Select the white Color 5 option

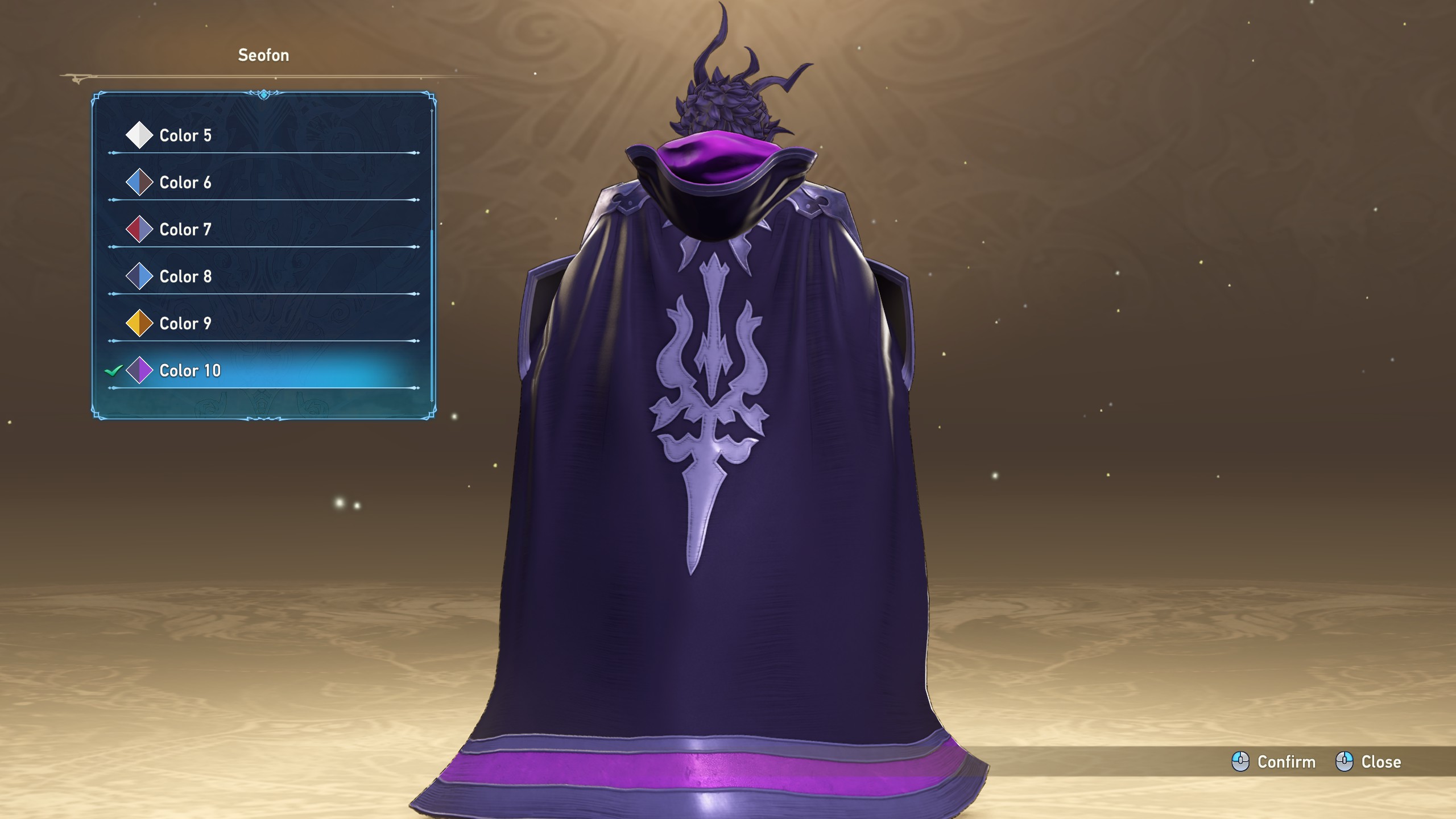coord(185,135)
